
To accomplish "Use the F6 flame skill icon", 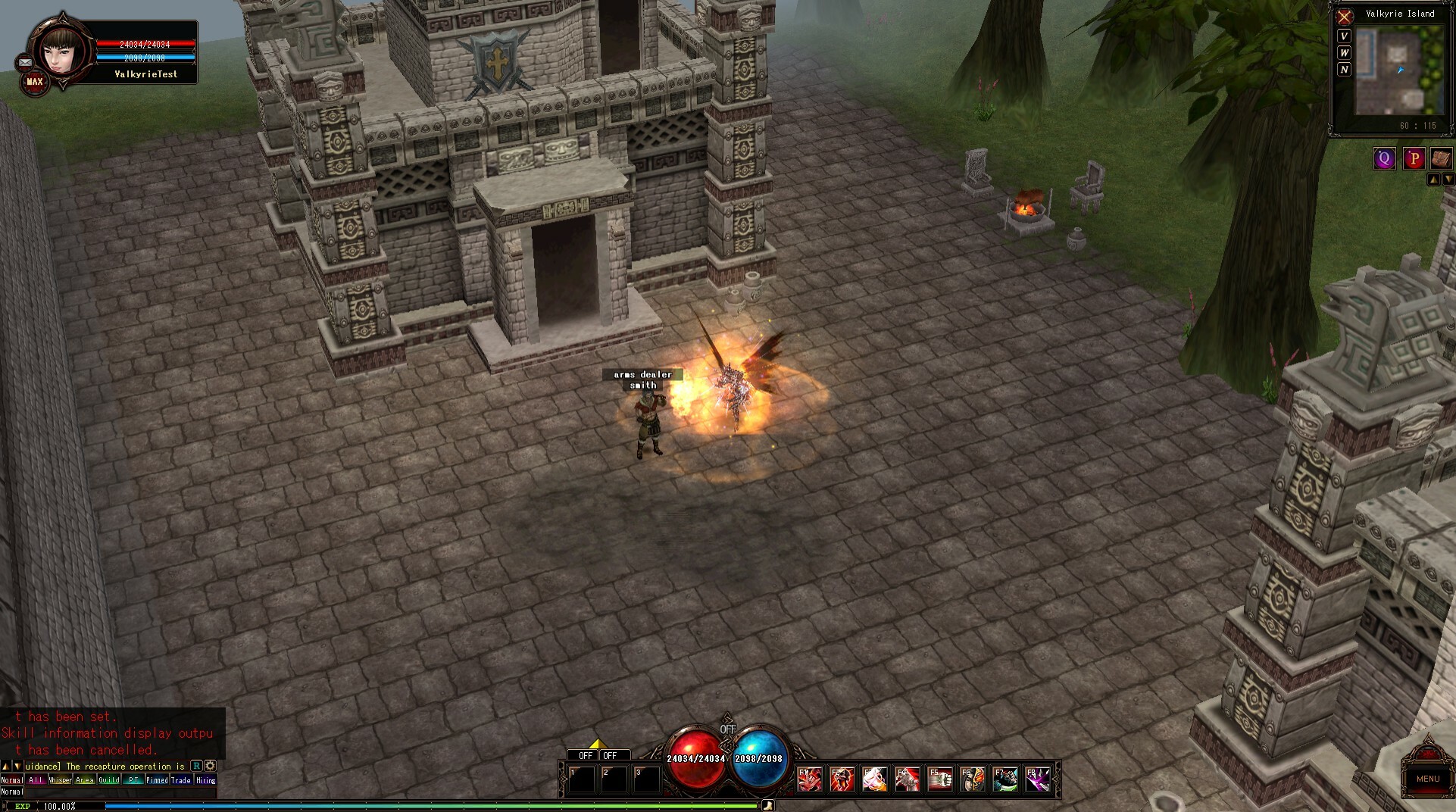I will click(973, 778).
